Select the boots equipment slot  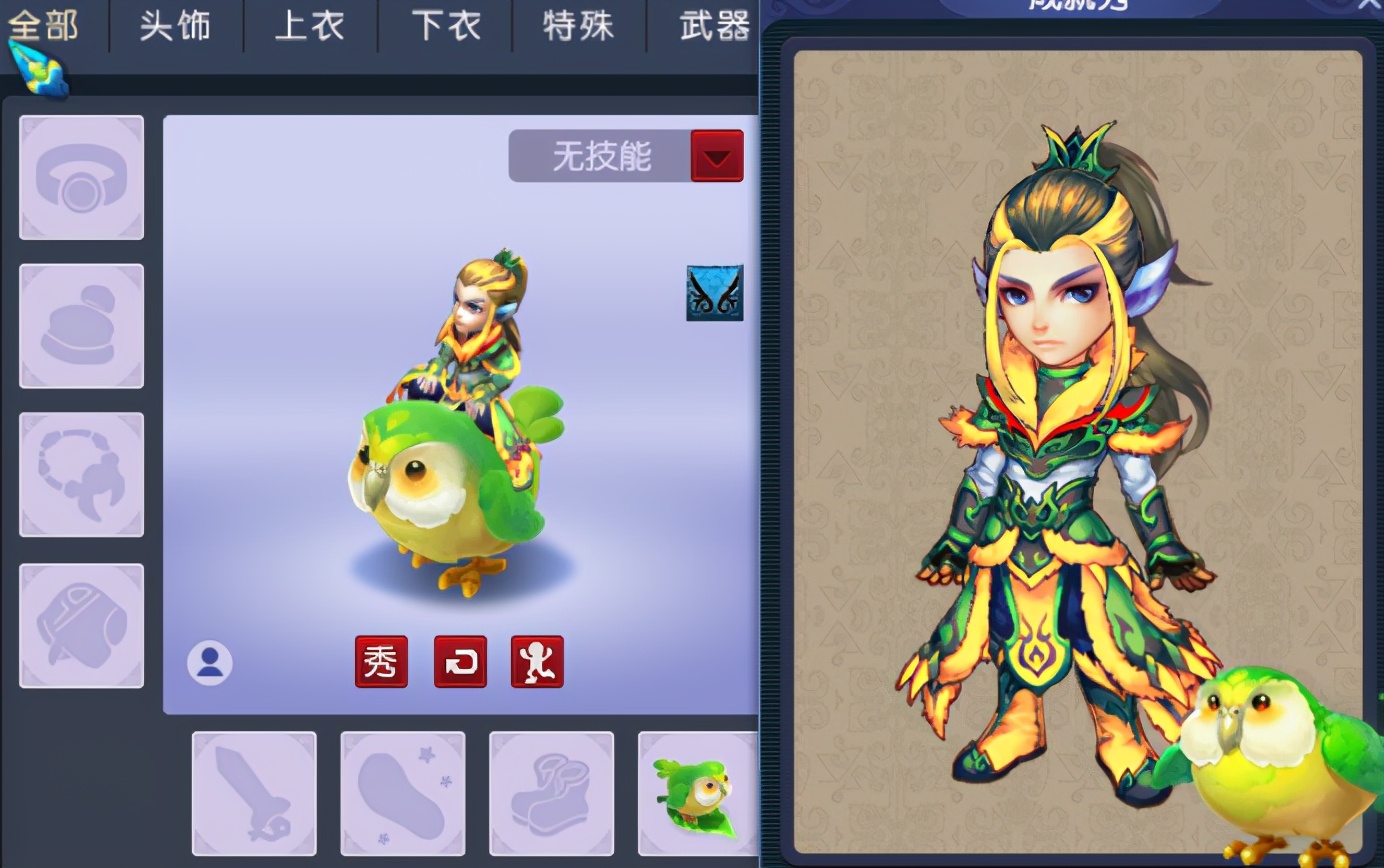551,793
